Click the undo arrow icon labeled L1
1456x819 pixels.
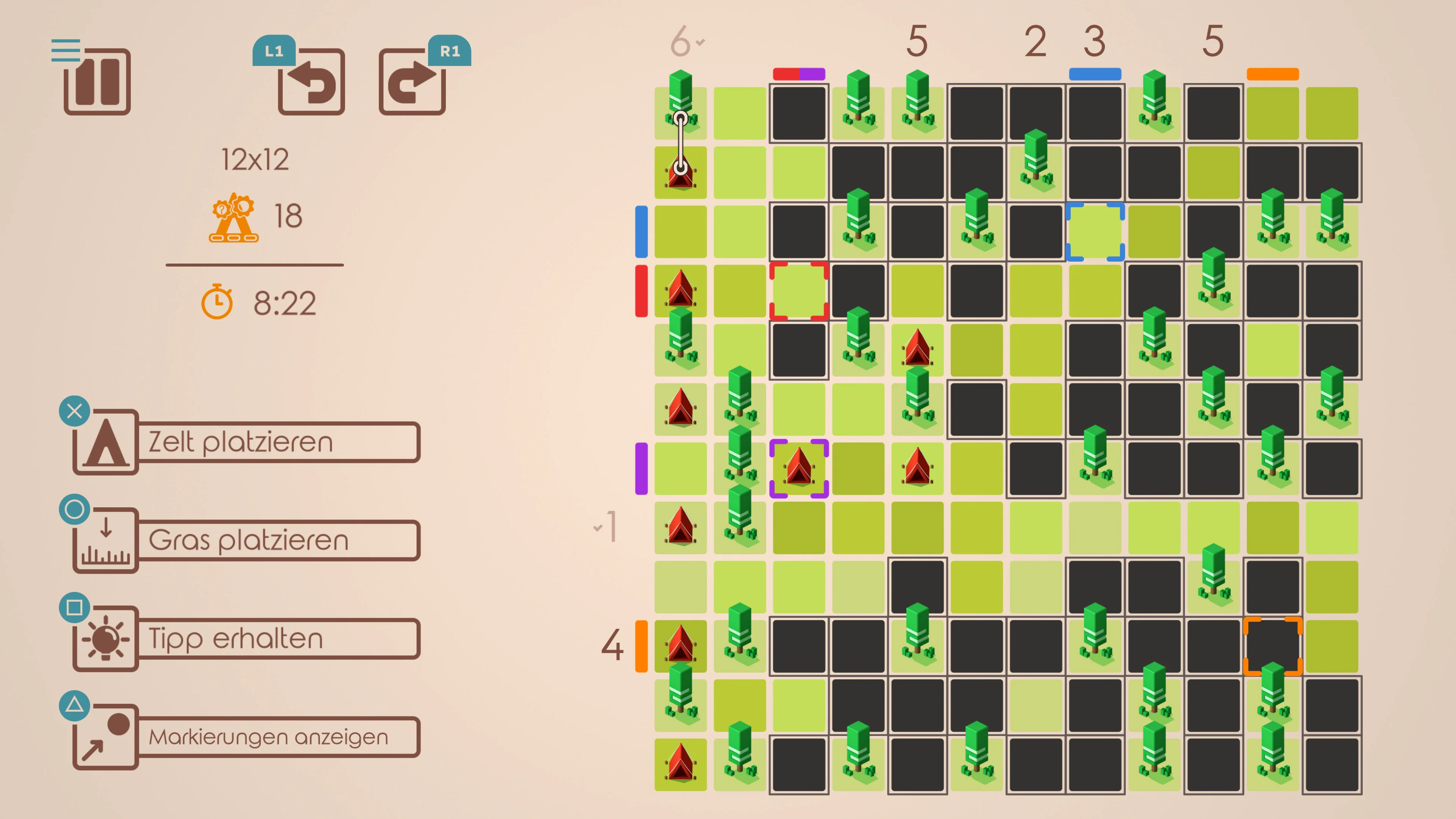(x=311, y=83)
